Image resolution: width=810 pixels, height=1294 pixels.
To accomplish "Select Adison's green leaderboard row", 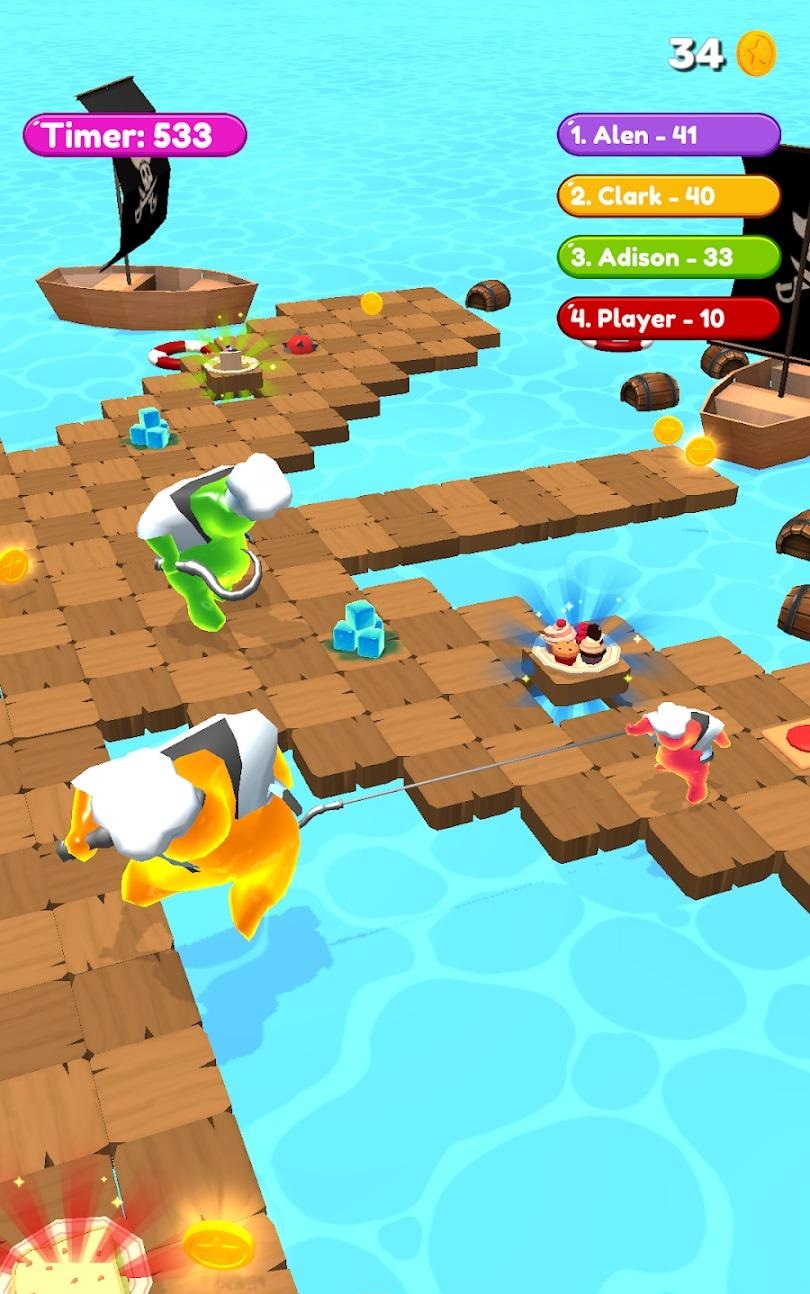I will pos(668,257).
